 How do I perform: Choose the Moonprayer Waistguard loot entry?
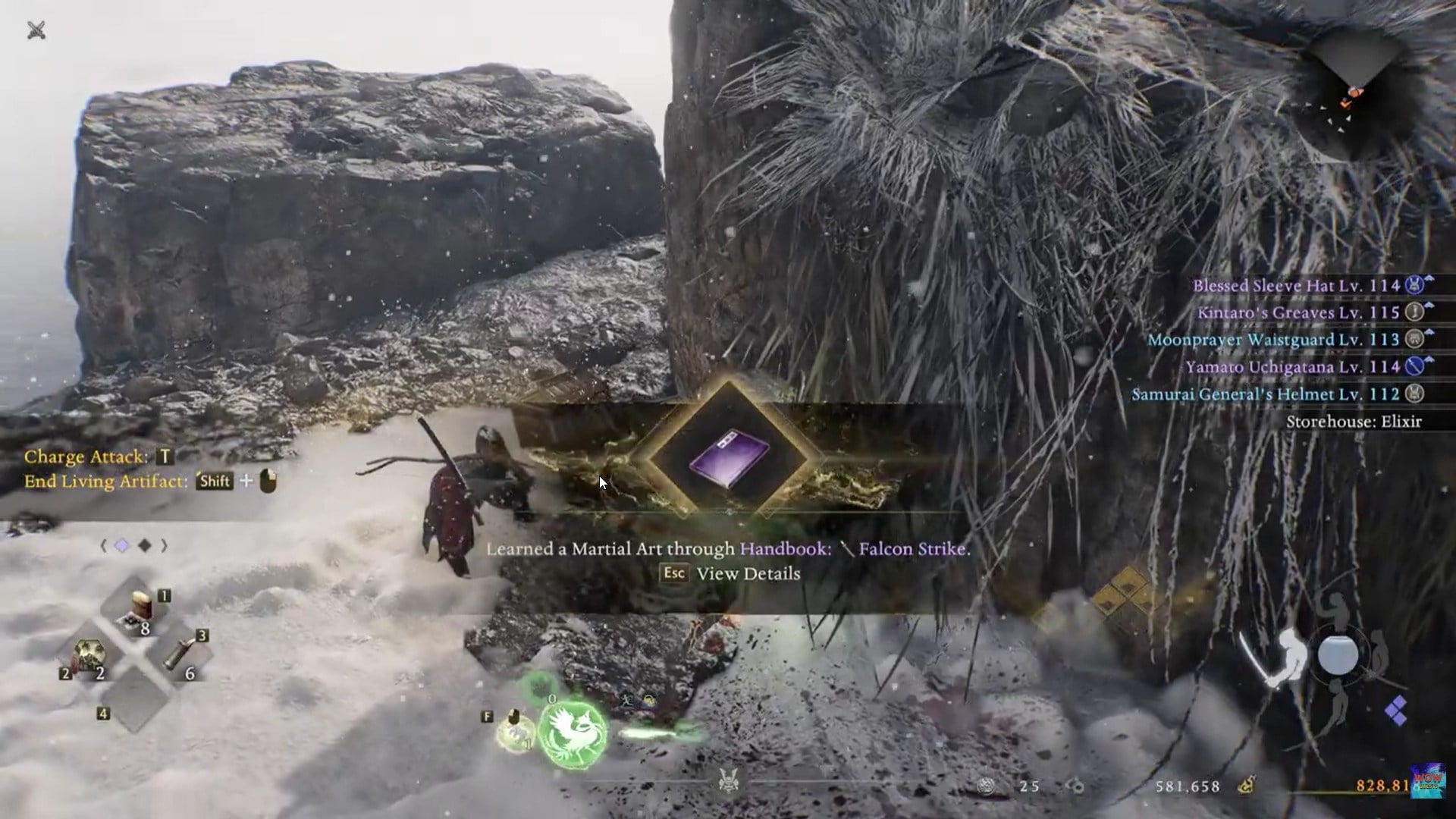(x=1273, y=340)
